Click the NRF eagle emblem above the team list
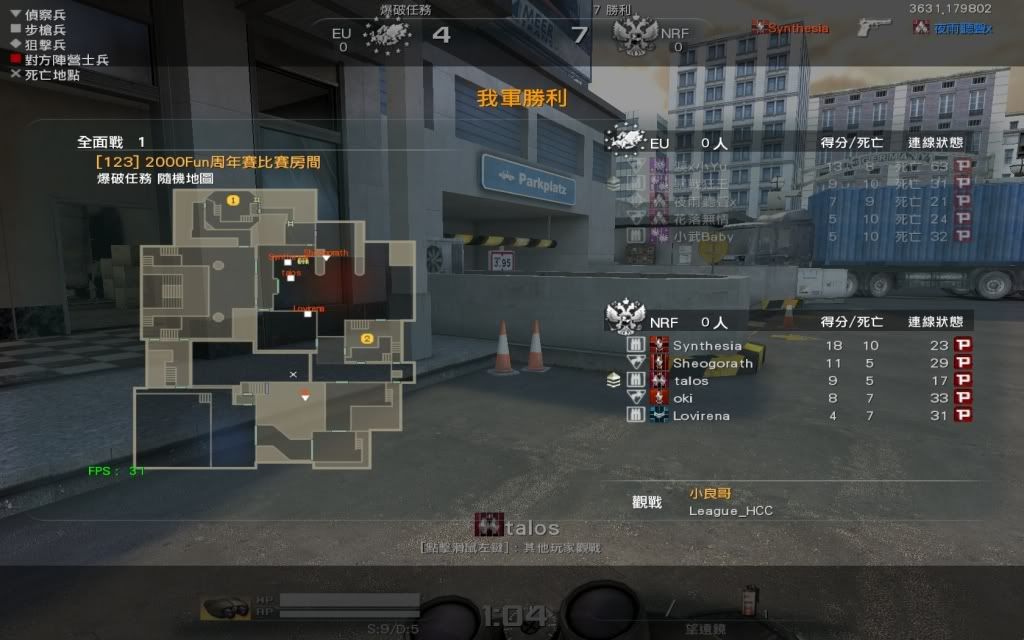The height and width of the screenshot is (640, 1024). tap(626, 318)
